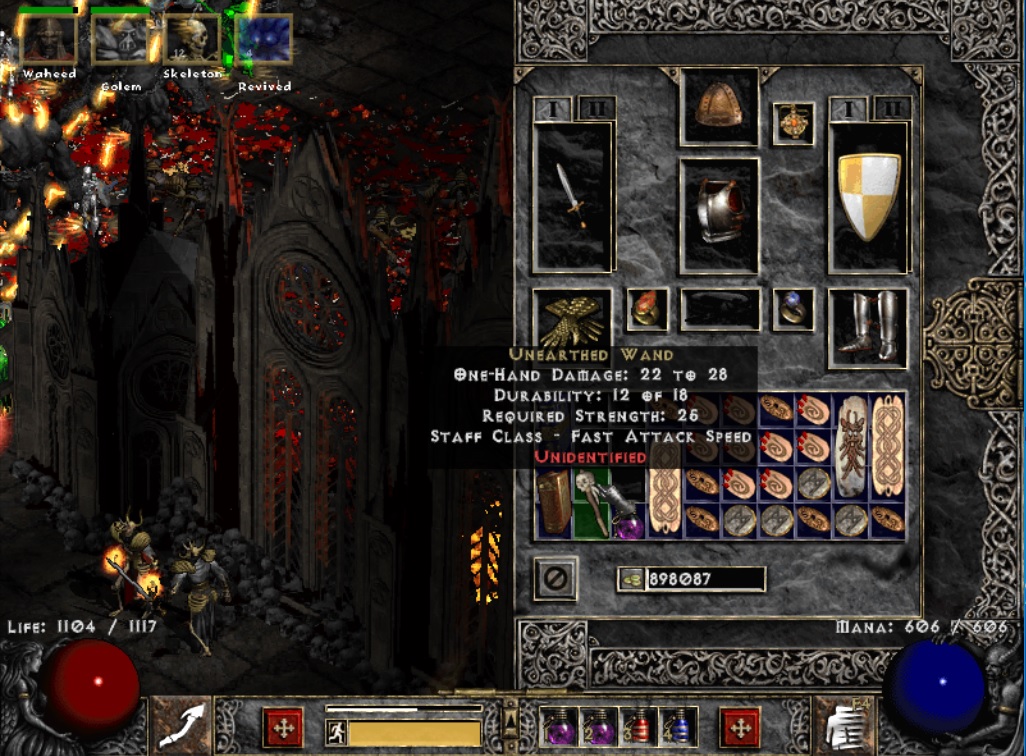Viewport: 1026px width, 756px height.
Task: Select the yellow and white shield
Action: (868, 196)
